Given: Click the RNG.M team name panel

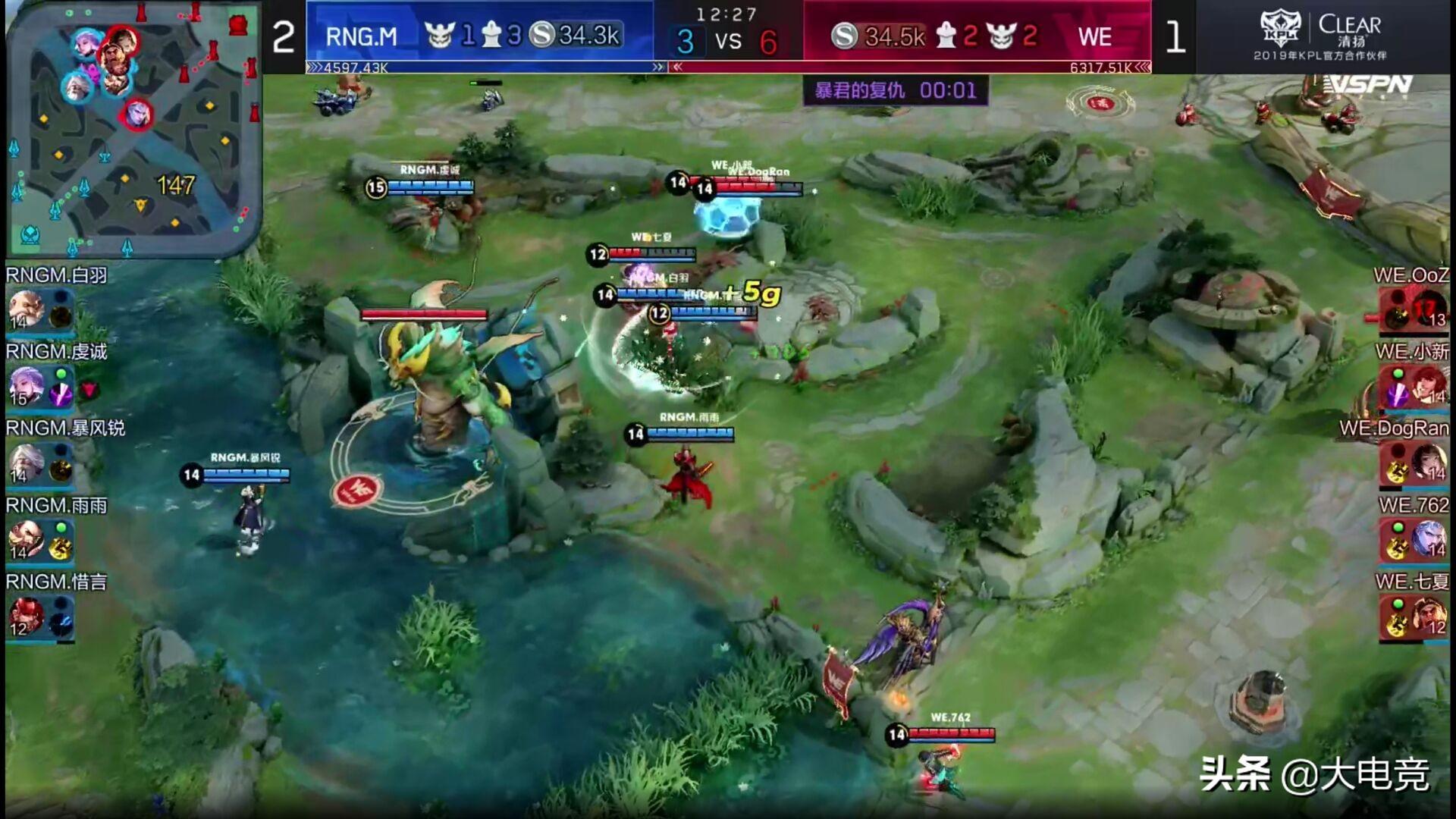Looking at the screenshot, I should point(362,36).
